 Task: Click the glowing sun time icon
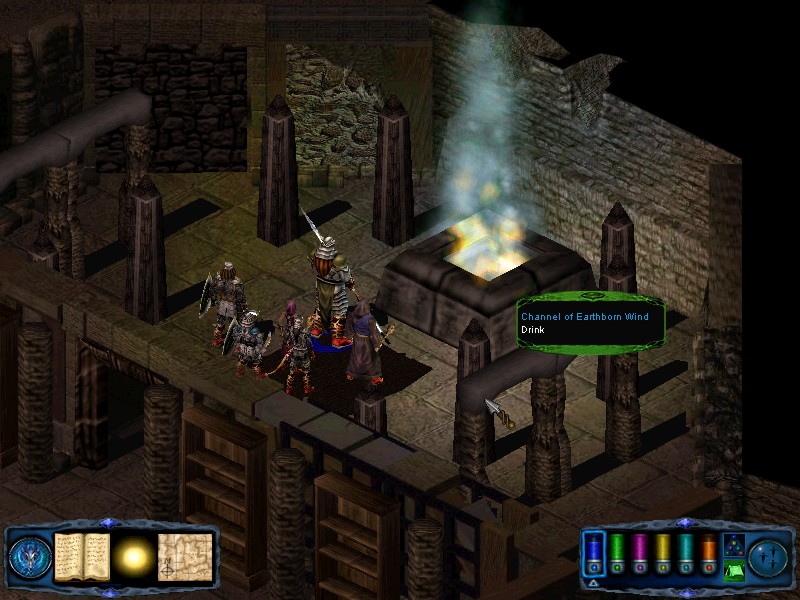point(133,555)
